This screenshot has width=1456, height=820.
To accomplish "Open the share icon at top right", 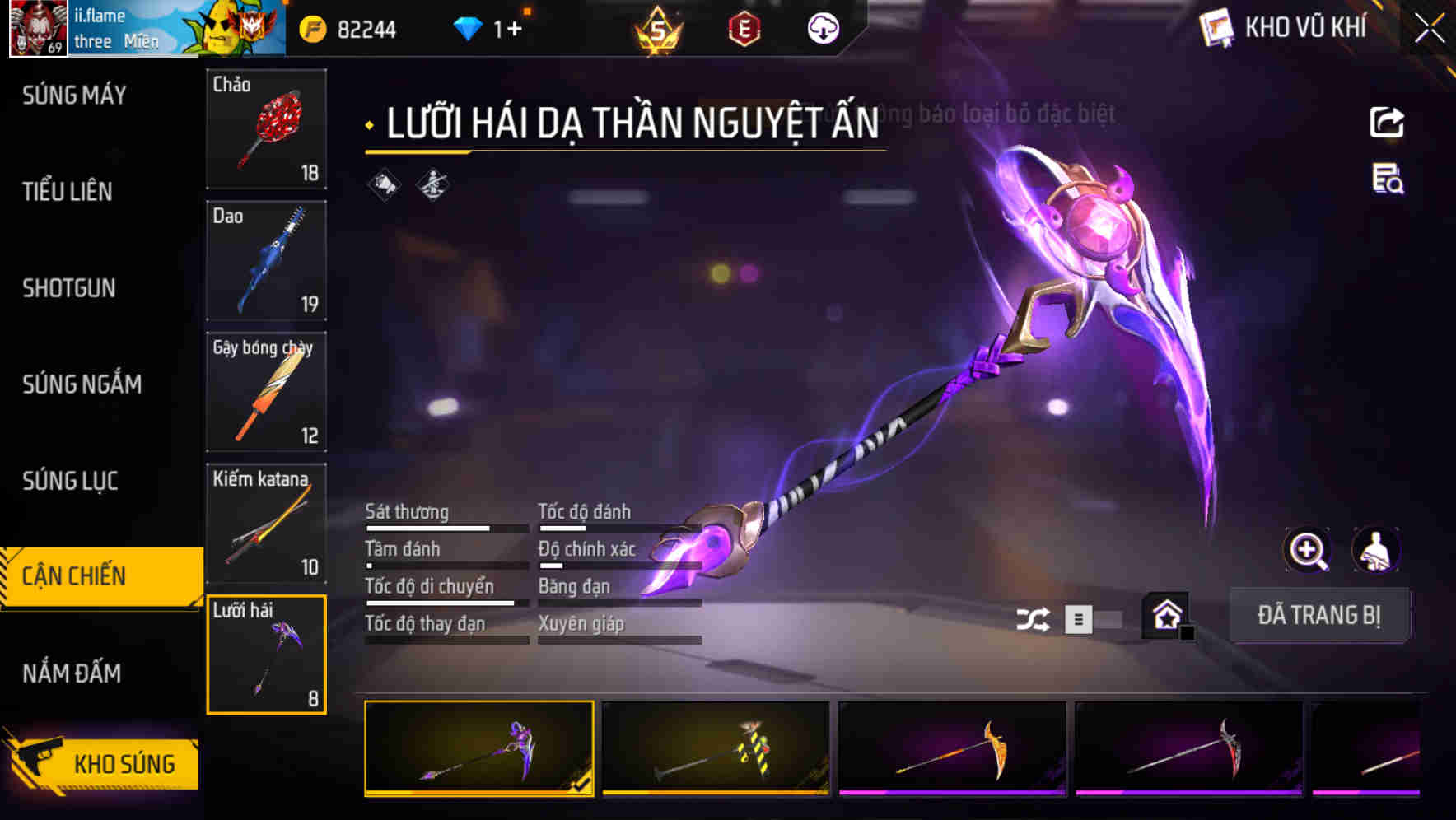I will [x=1387, y=122].
